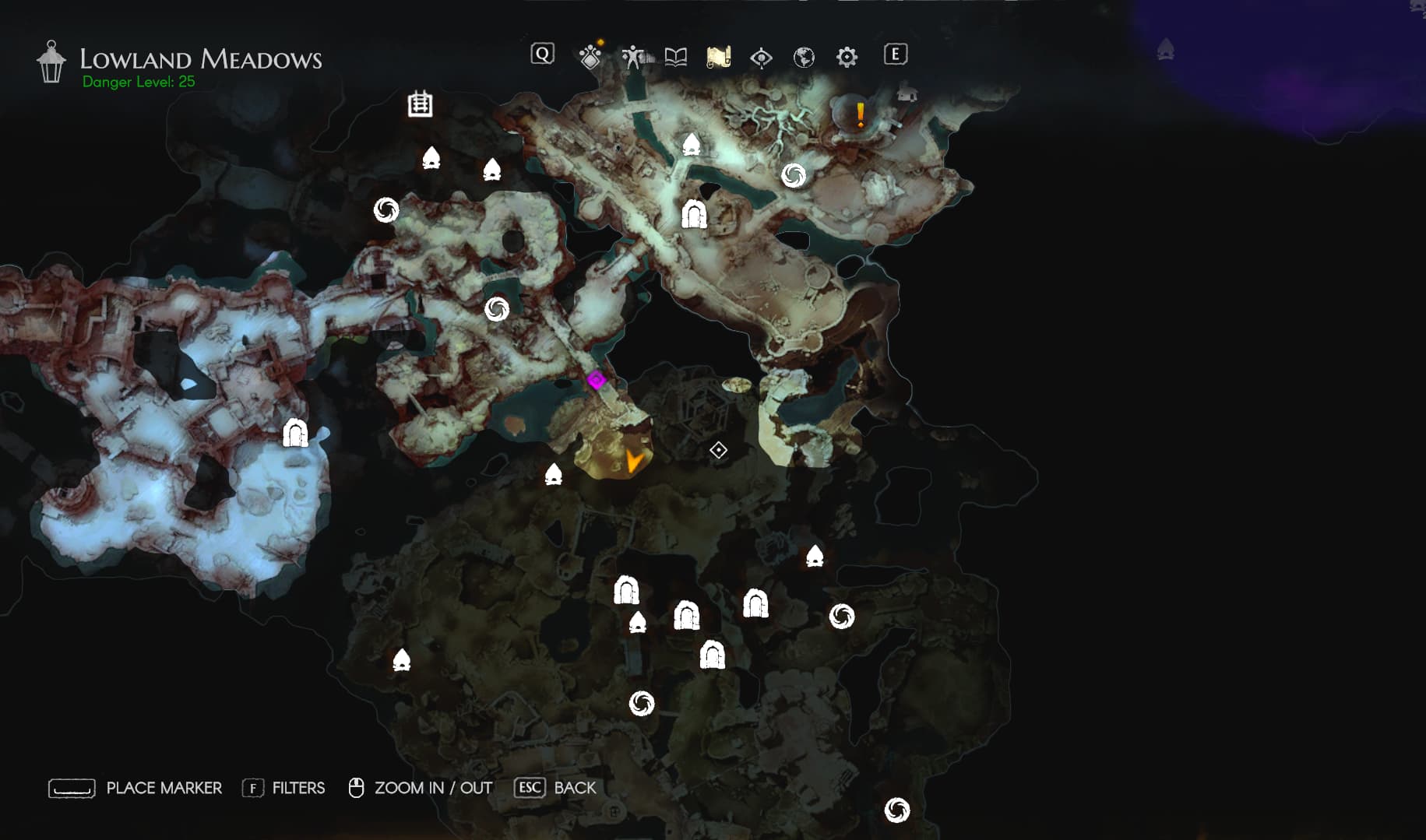The height and width of the screenshot is (840, 1426).
Task: Click the grid-shaped gate marker on map
Action: pyautogui.click(x=420, y=104)
